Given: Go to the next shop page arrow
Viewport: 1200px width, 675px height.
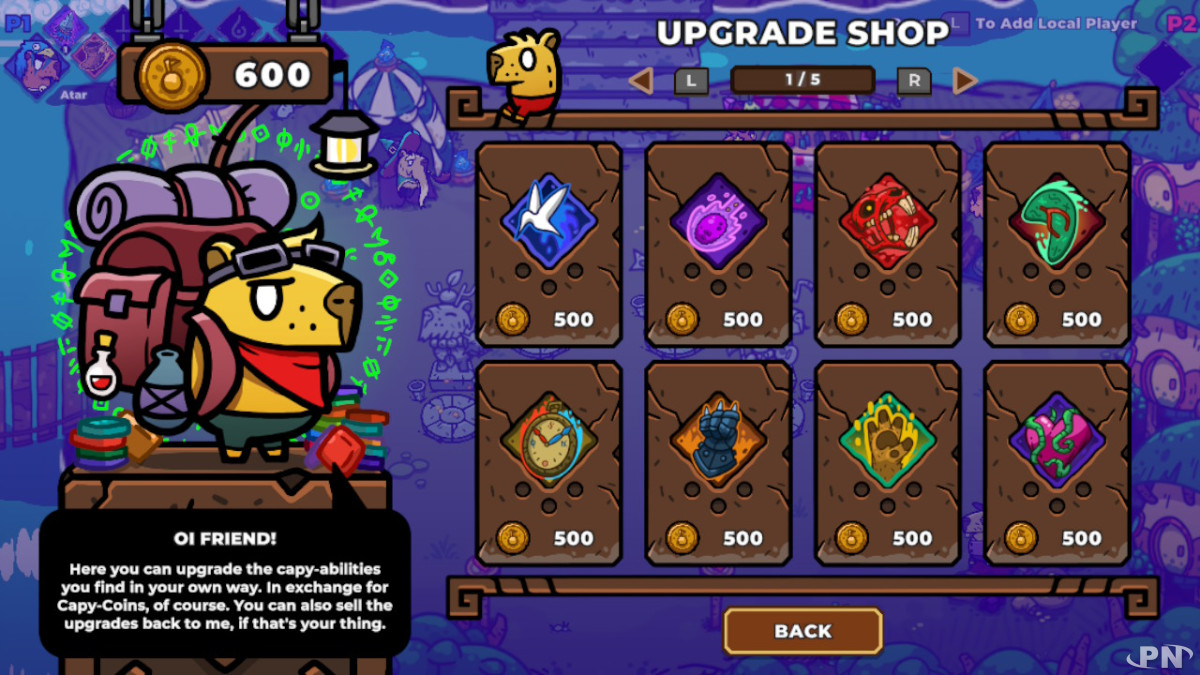Looking at the screenshot, I should [x=965, y=81].
